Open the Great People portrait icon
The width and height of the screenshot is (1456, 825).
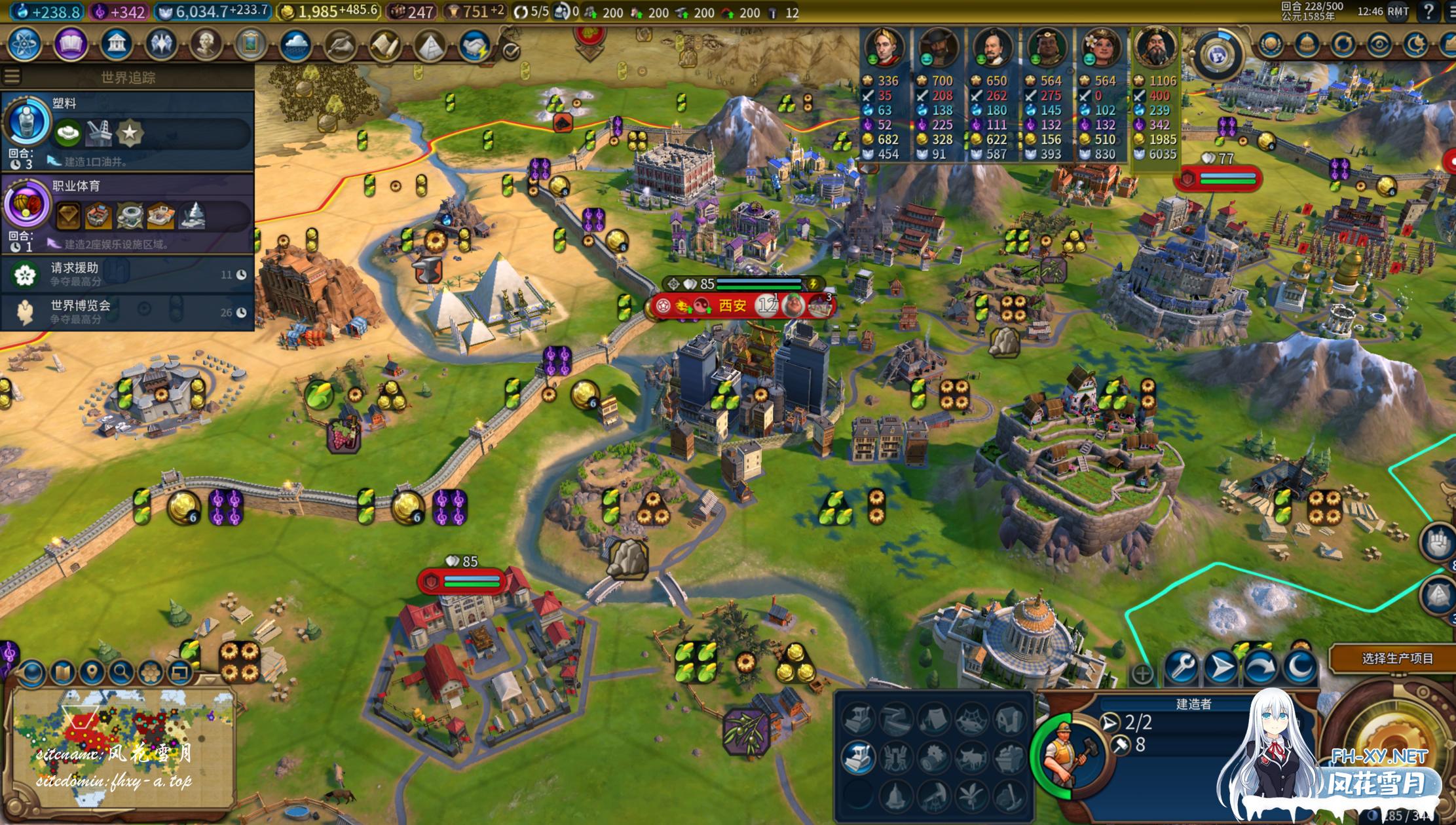click(x=206, y=45)
